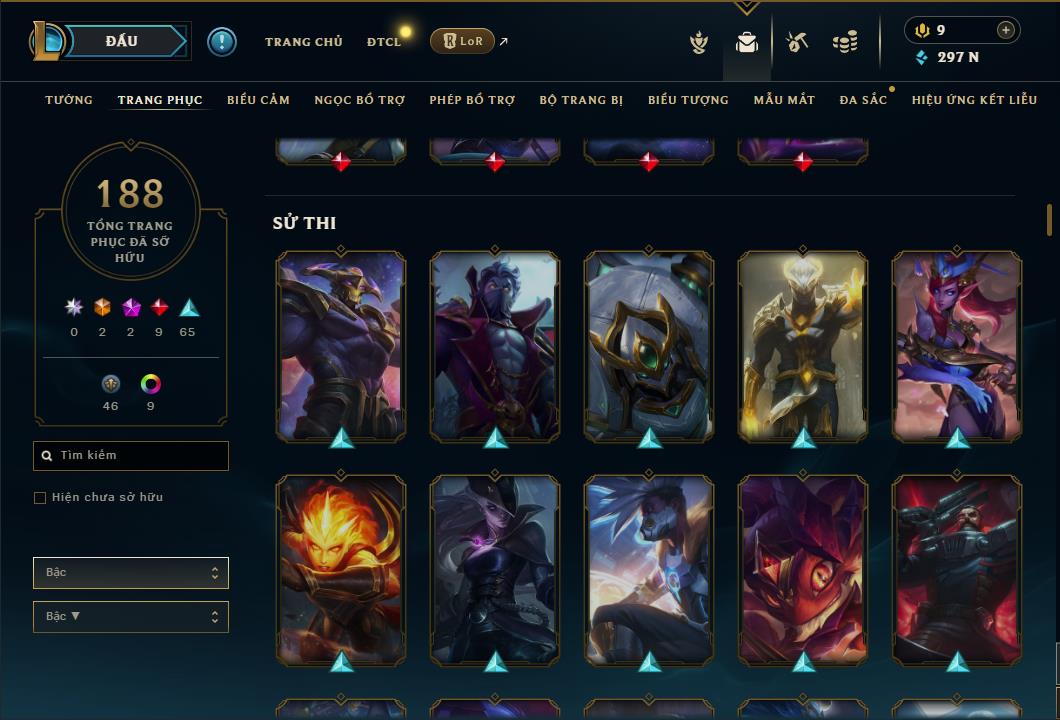Open the hammer crafting icon

click(797, 42)
